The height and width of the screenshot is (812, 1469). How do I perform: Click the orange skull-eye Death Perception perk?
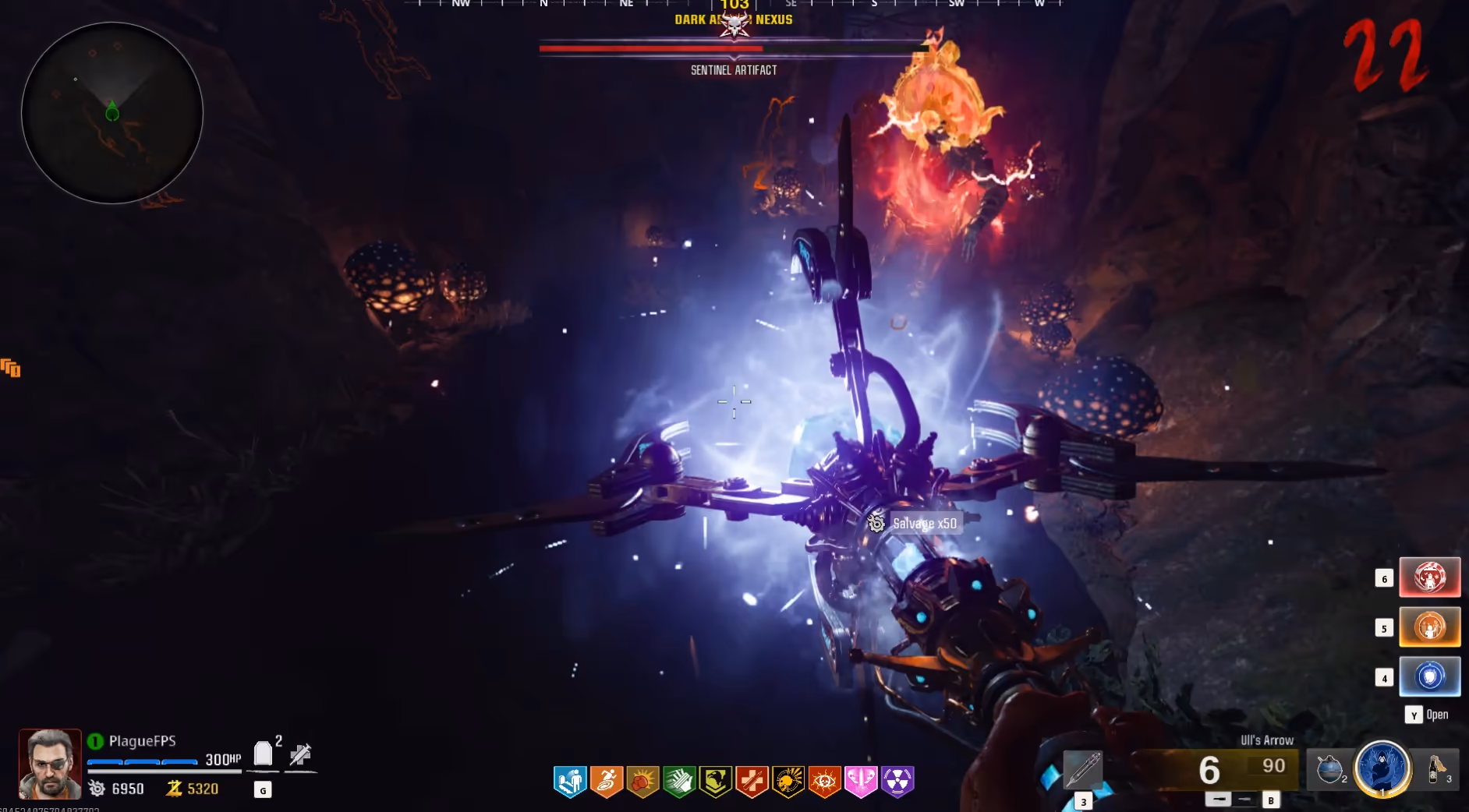point(824,781)
